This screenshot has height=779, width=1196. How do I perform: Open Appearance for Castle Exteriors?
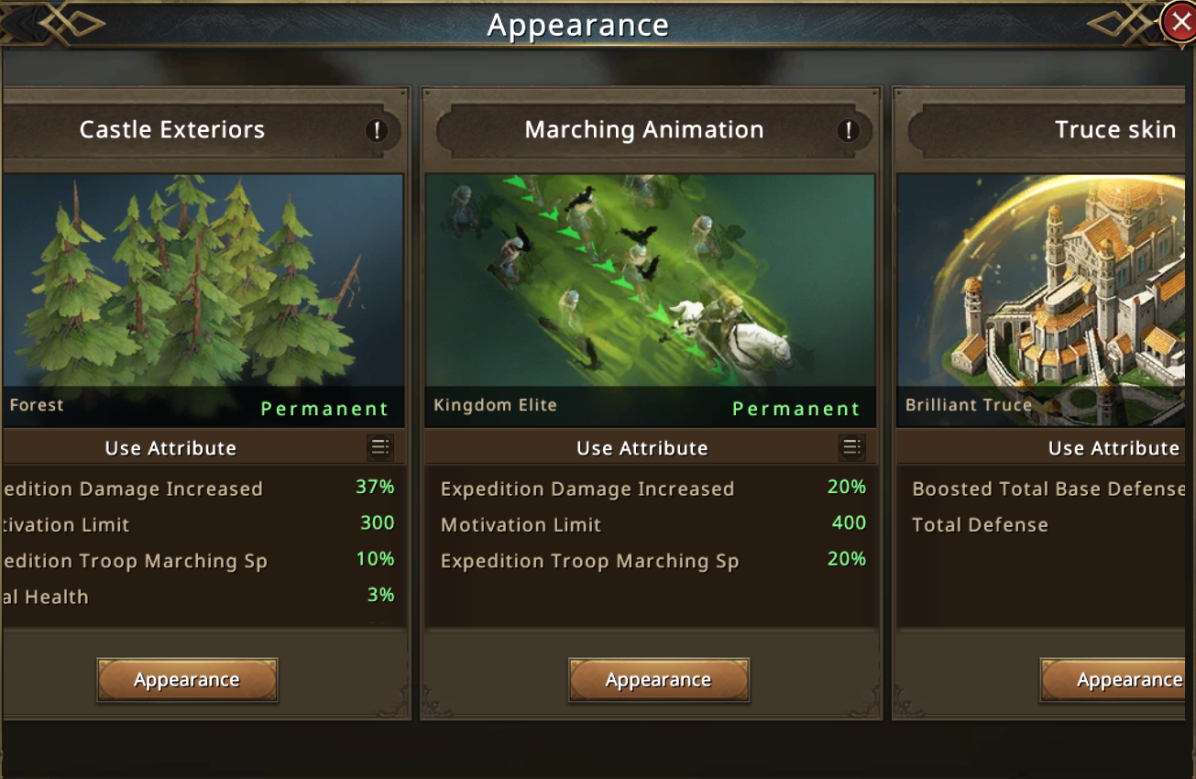[187, 680]
